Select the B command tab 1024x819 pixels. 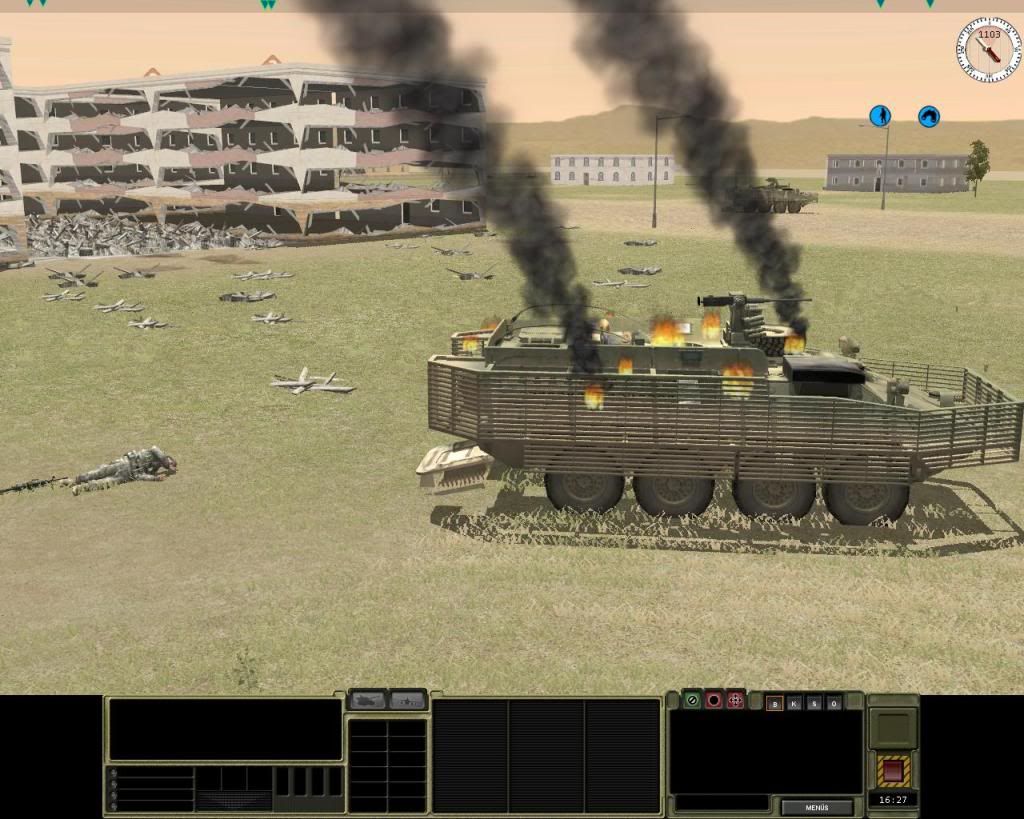tap(774, 703)
